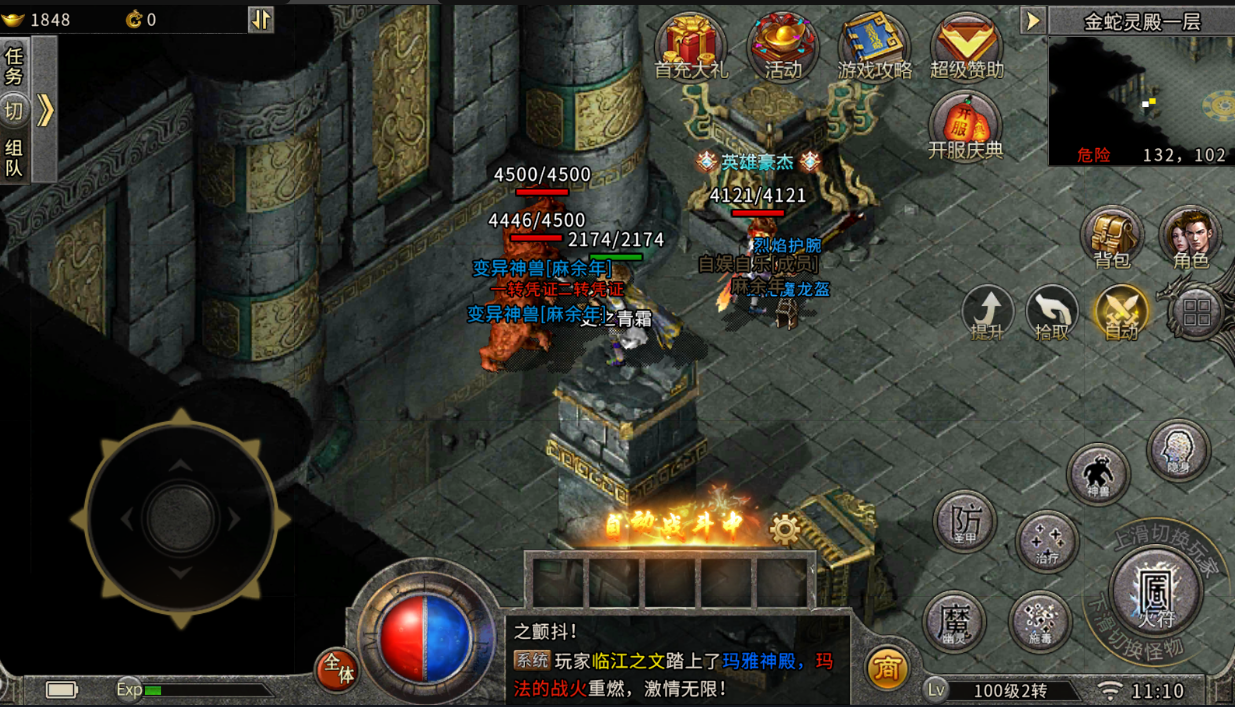This screenshot has width=1235, height=707.
Task: Tap the 拾取 pickup button
Action: (1052, 311)
